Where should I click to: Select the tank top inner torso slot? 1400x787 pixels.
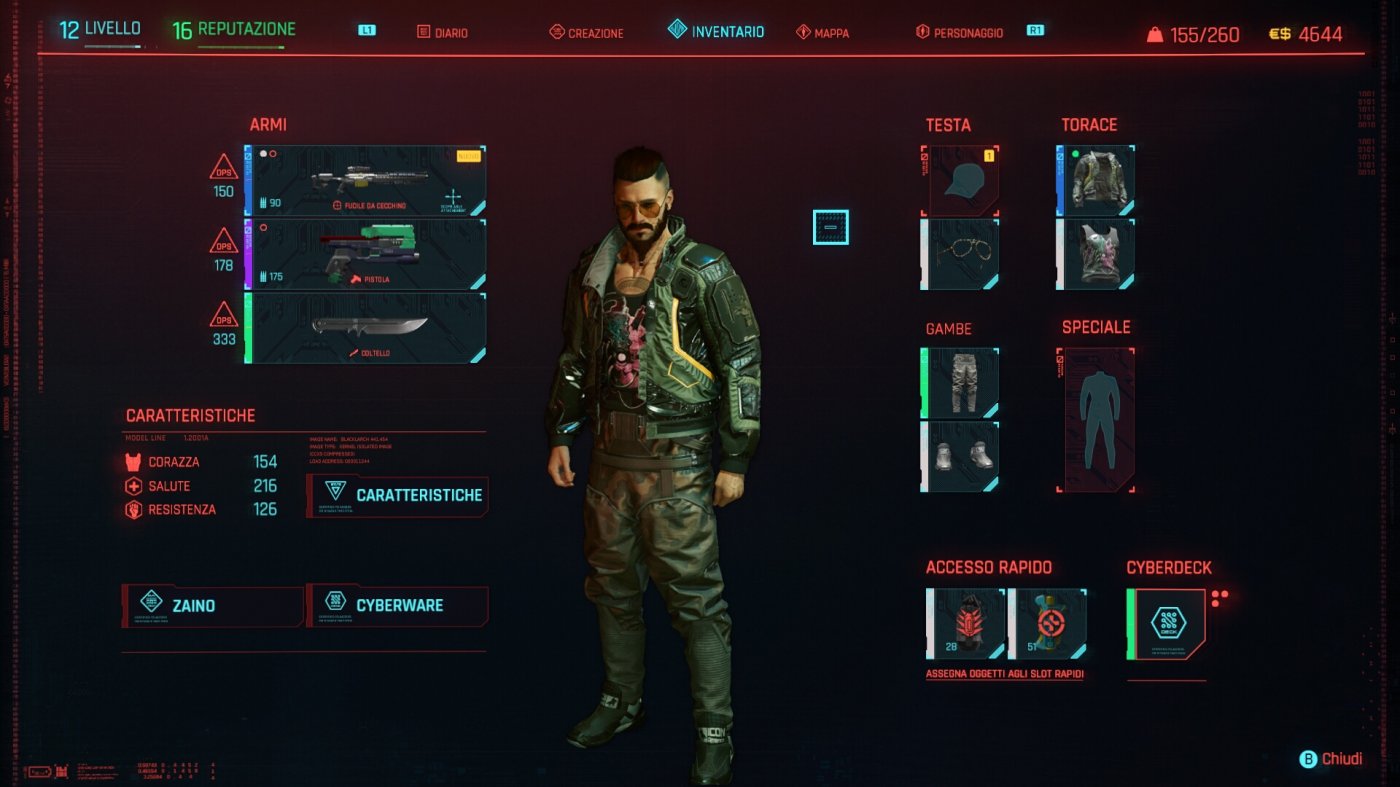click(1097, 254)
